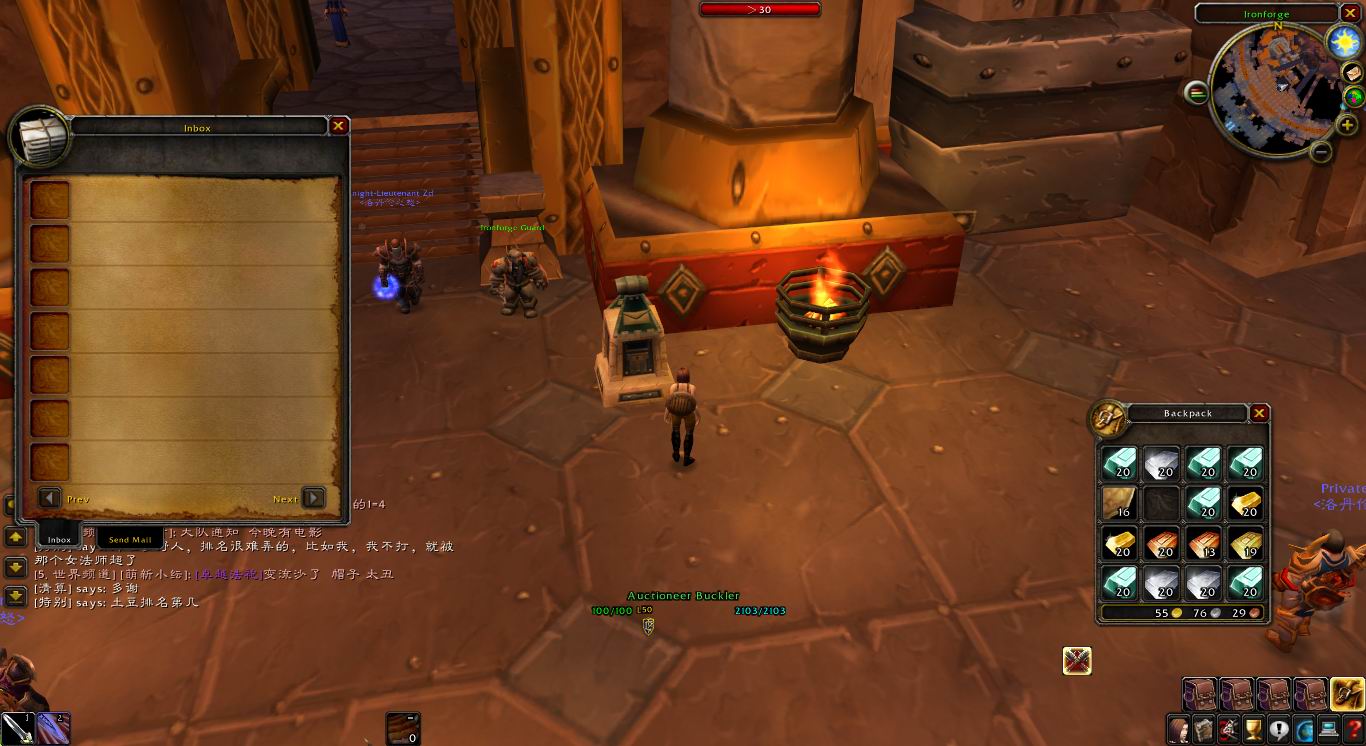Click the sun clock icon above the minimap
Viewport: 1366px width, 746px height.
coord(1344,42)
